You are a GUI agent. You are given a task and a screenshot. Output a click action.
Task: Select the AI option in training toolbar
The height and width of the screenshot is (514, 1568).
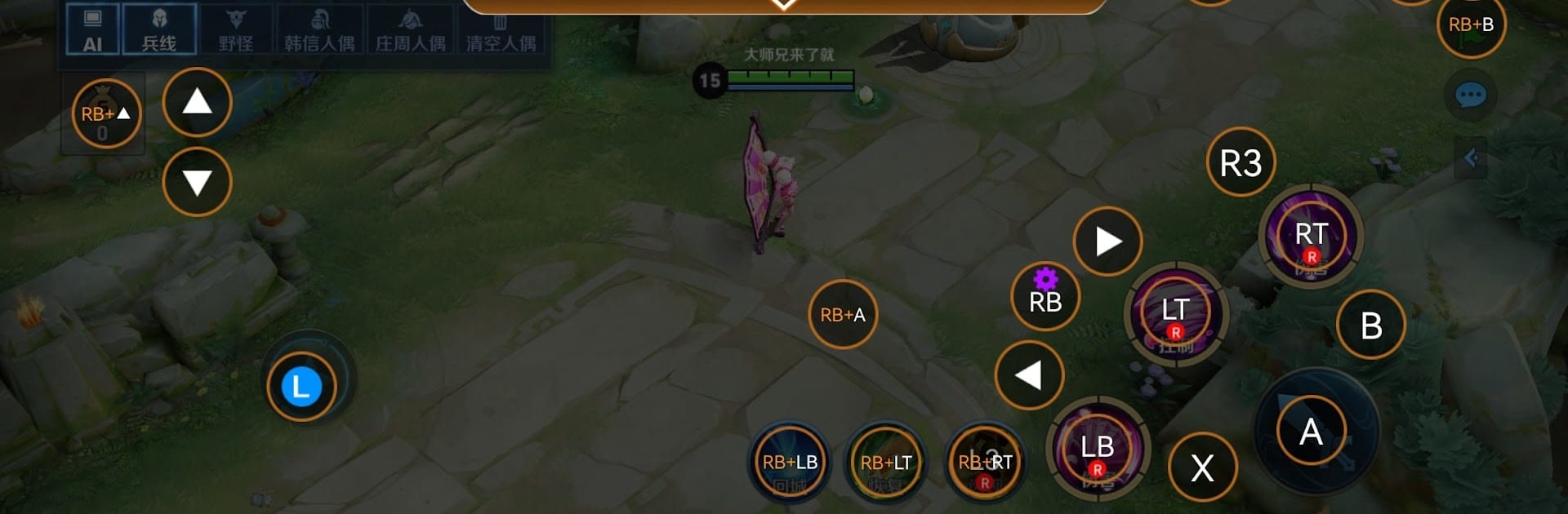tap(92, 29)
